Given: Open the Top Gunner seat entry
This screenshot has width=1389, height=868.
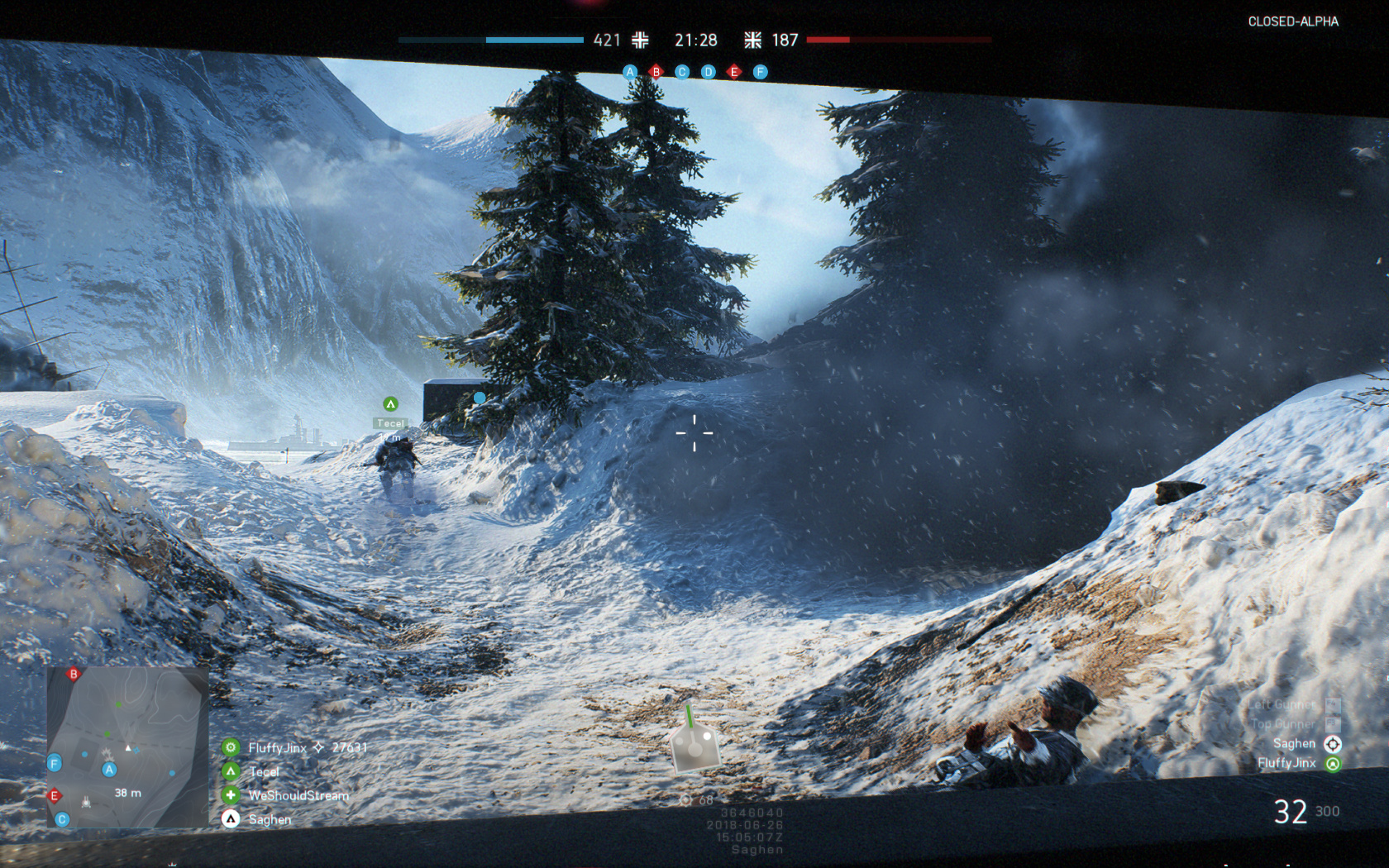Looking at the screenshot, I should (x=1284, y=723).
